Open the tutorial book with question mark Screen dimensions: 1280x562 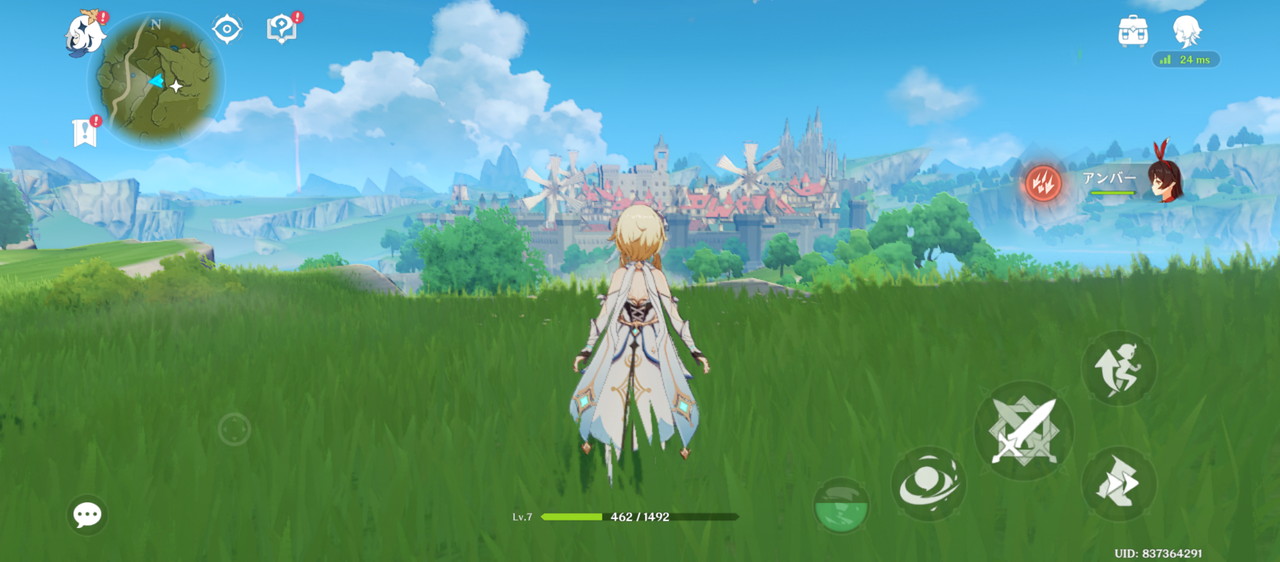[282, 29]
